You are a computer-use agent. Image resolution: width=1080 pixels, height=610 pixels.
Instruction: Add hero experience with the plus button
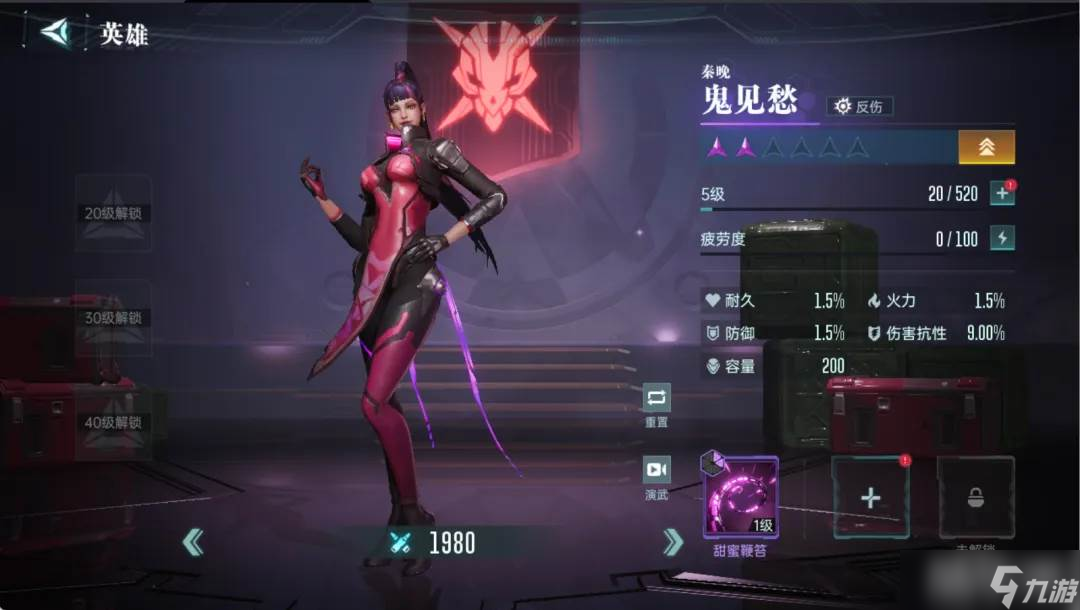(1001, 194)
